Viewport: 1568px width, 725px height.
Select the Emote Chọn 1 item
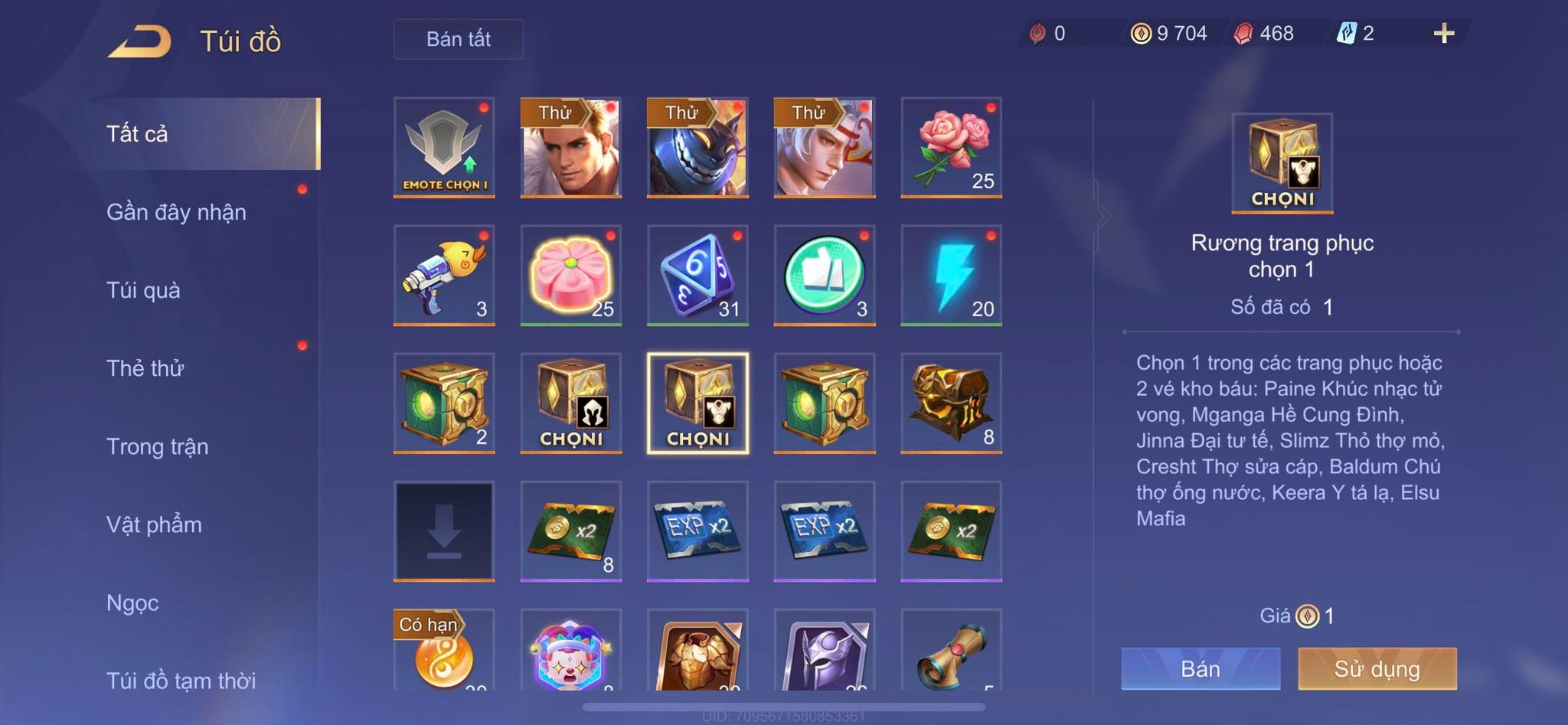tap(444, 148)
